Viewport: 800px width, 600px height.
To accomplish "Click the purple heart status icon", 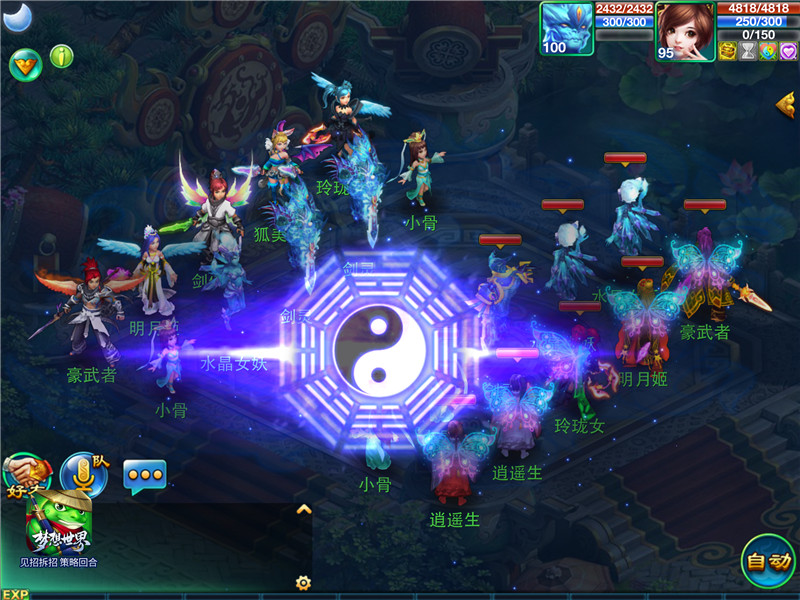I will pos(787,51).
